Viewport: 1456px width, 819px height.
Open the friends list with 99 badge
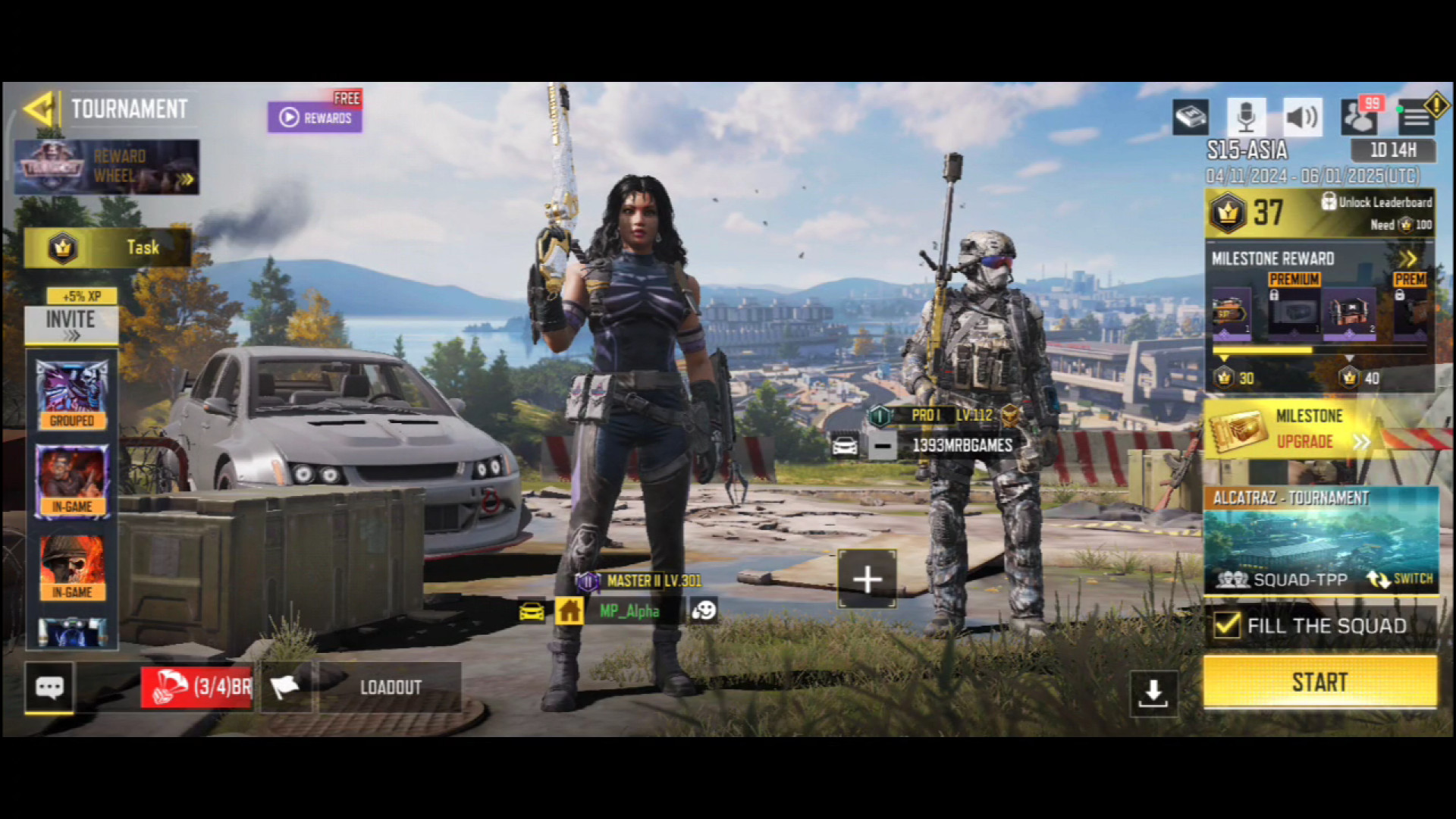[x=1360, y=117]
